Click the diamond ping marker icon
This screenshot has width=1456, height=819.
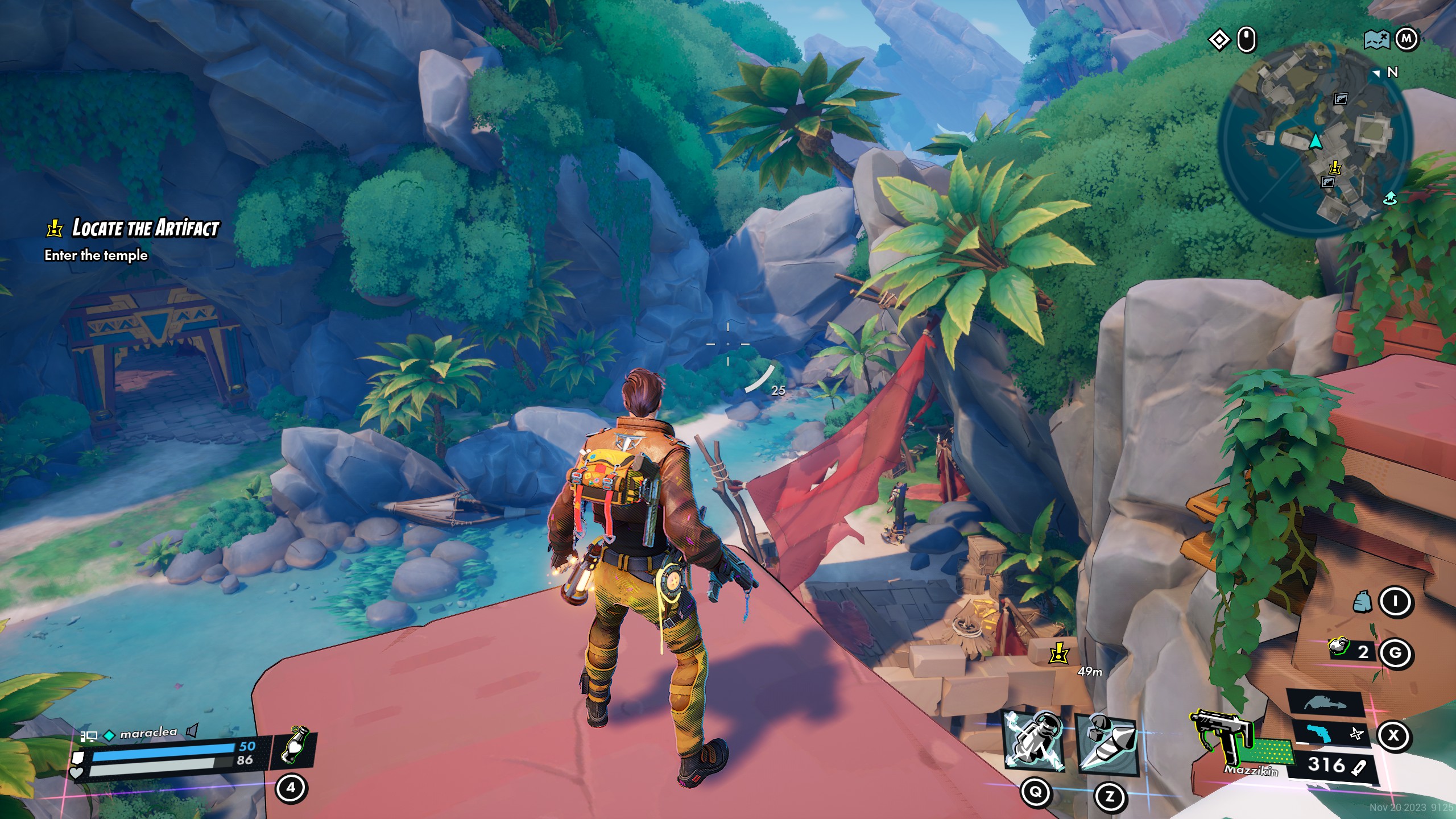(x=1219, y=40)
